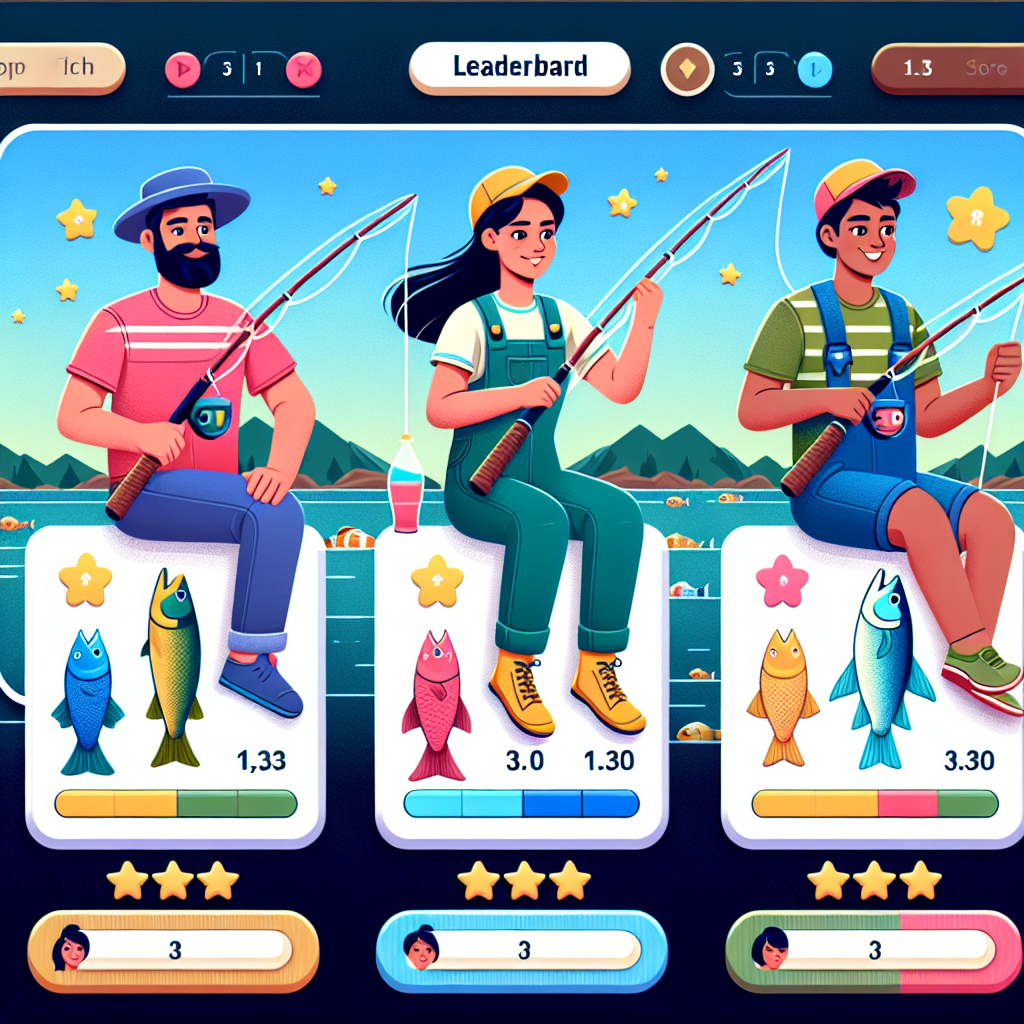The width and height of the screenshot is (1024, 1024).
Task: Click the pink play triangle button
Action: [x=184, y=70]
